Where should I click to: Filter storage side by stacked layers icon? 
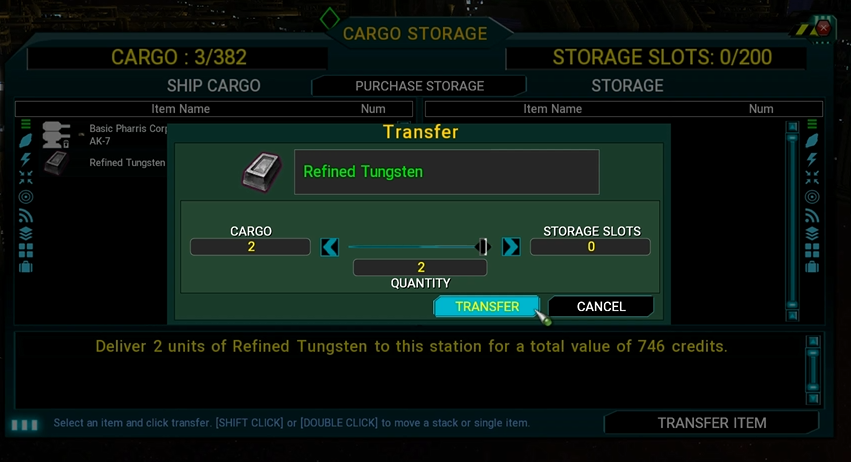[x=811, y=232]
